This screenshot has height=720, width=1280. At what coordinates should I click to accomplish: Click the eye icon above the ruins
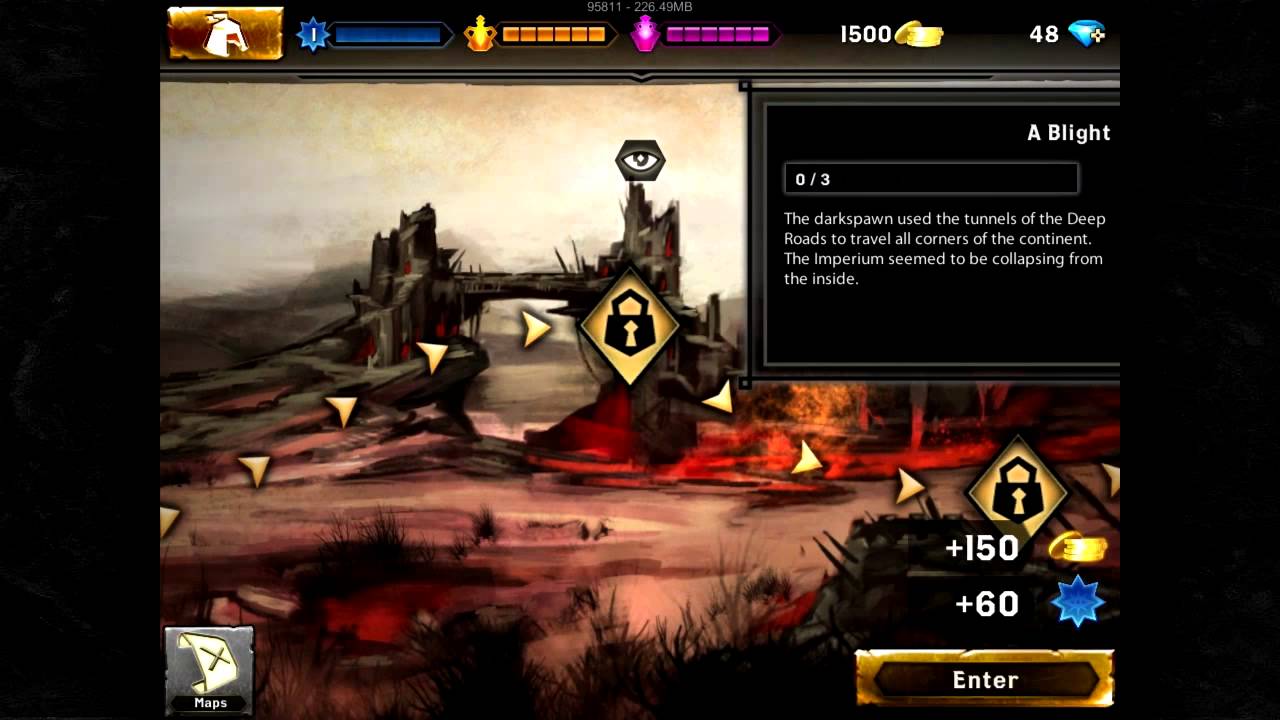coord(640,160)
